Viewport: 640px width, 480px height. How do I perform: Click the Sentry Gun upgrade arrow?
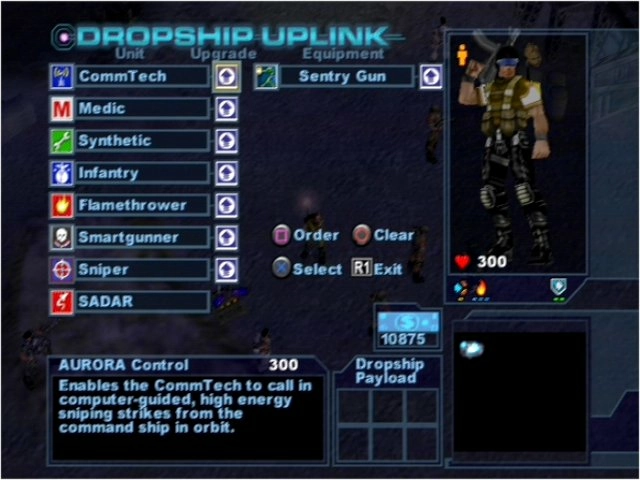point(431,76)
